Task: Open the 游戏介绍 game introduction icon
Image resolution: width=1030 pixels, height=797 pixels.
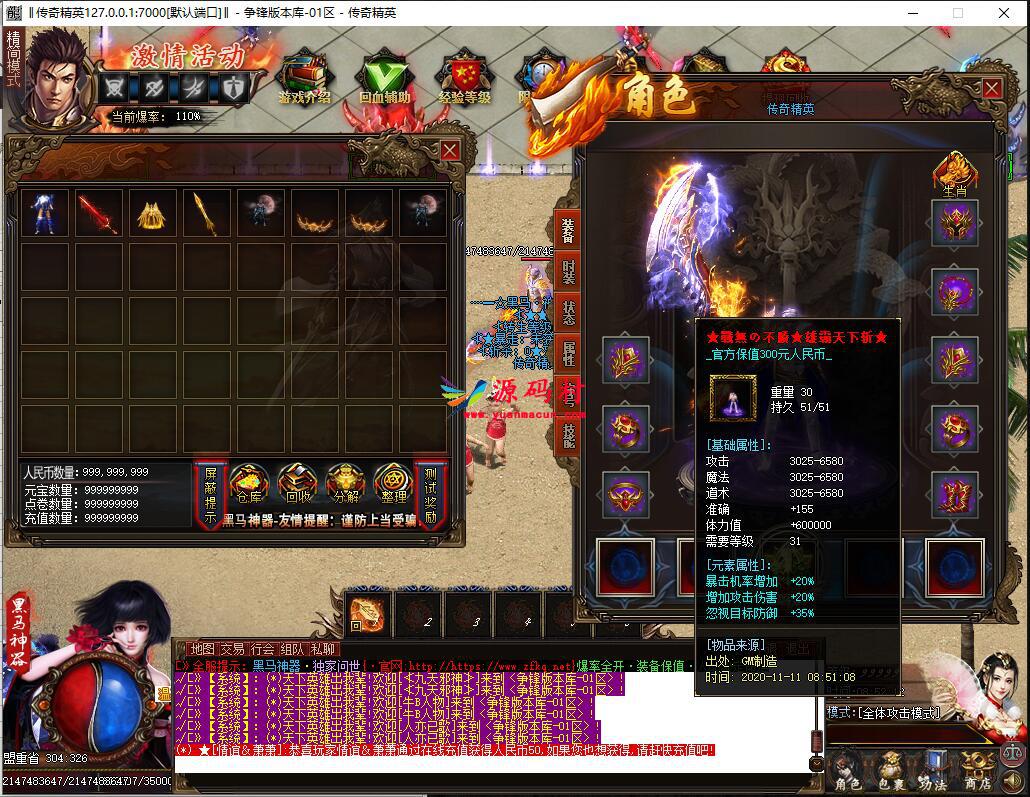Action: (304, 78)
